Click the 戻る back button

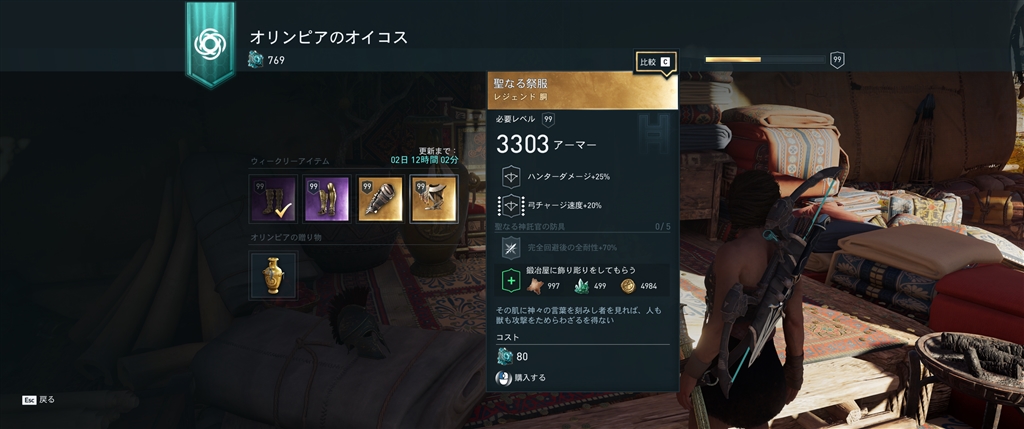pyautogui.click(x=39, y=399)
